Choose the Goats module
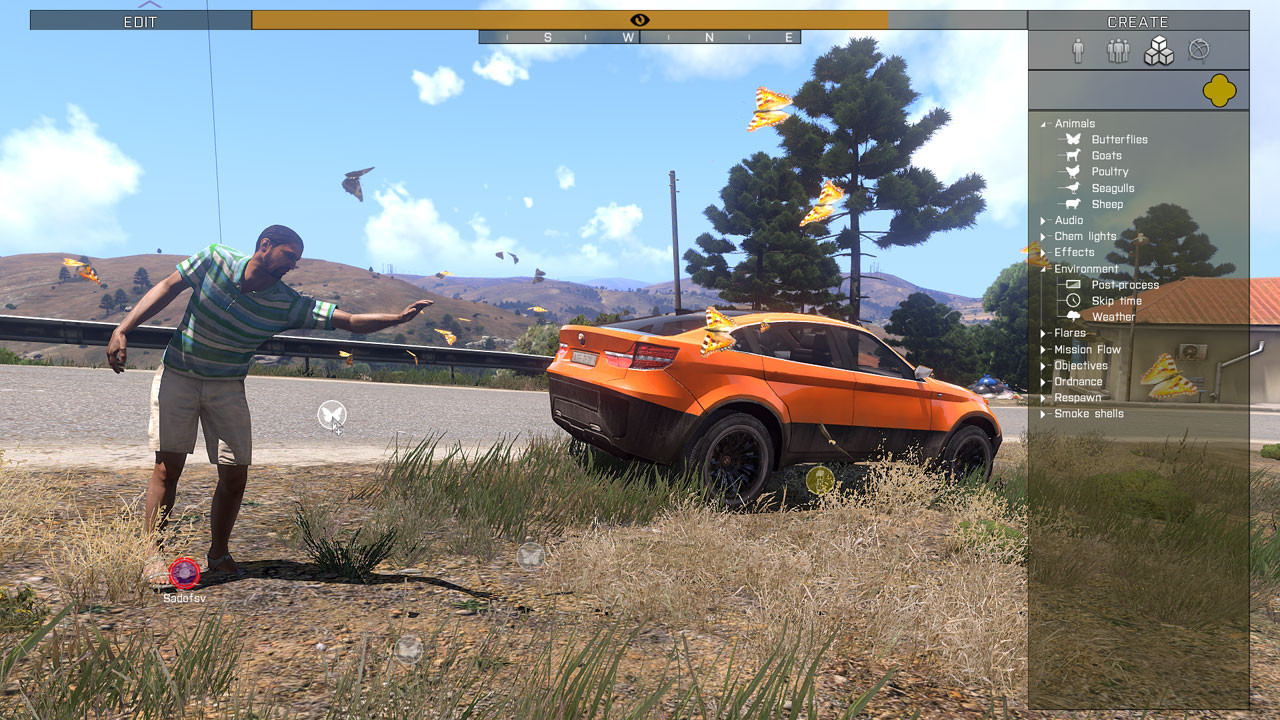The image size is (1280, 720). (x=1106, y=156)
